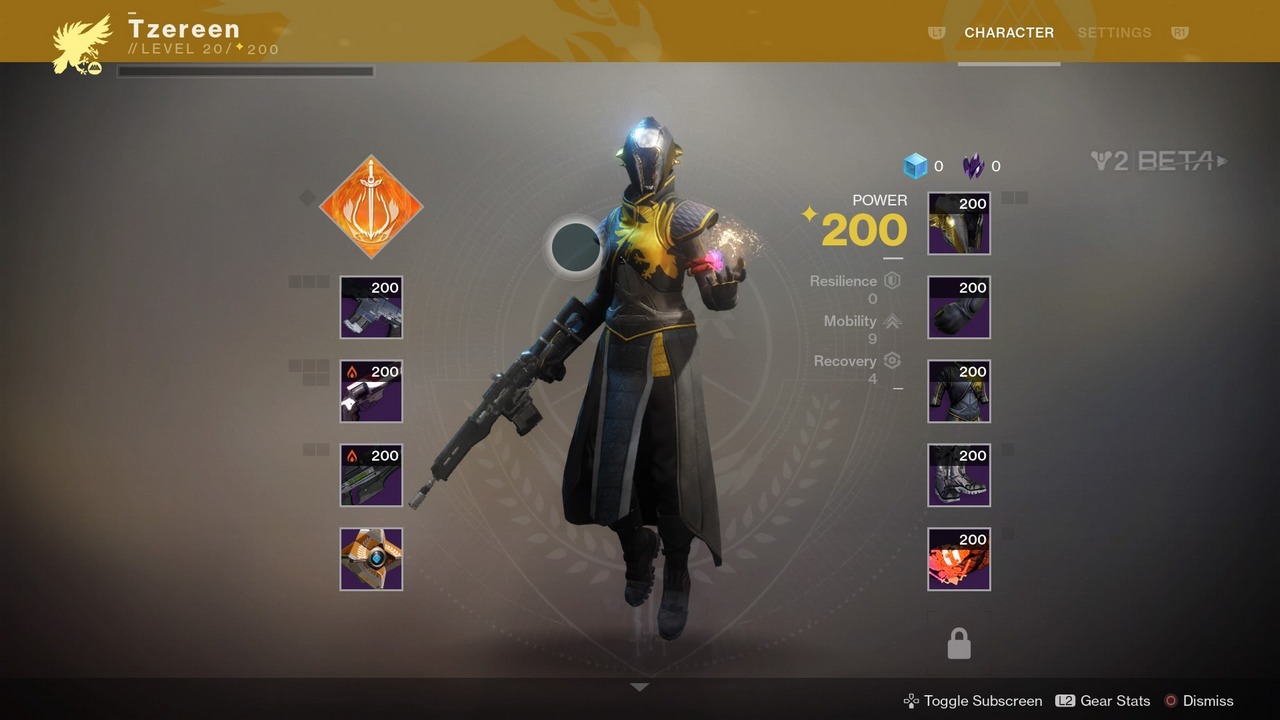
Task: Click the XP progress bar
Action: [x=244, y=70]
